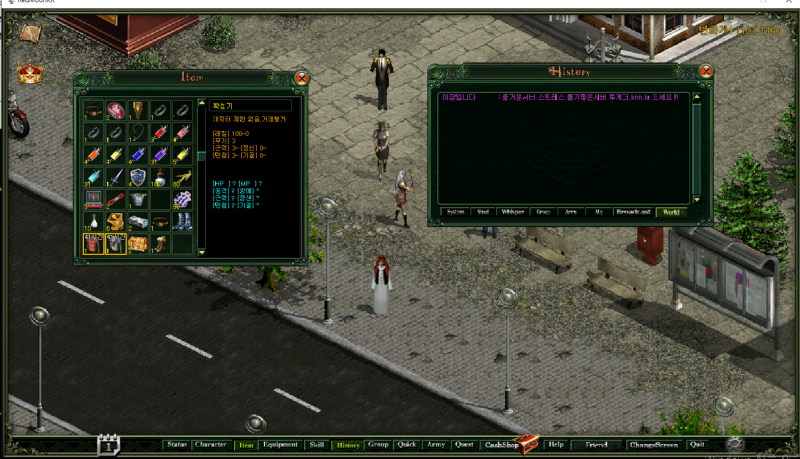Close the Item inventory window

[x=301, y=78]
